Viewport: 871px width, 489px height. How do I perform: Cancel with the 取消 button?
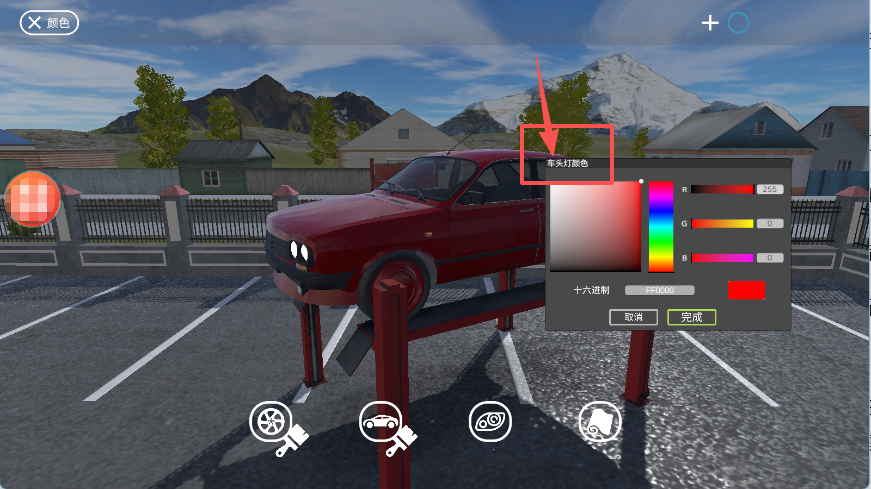point(633,317)
